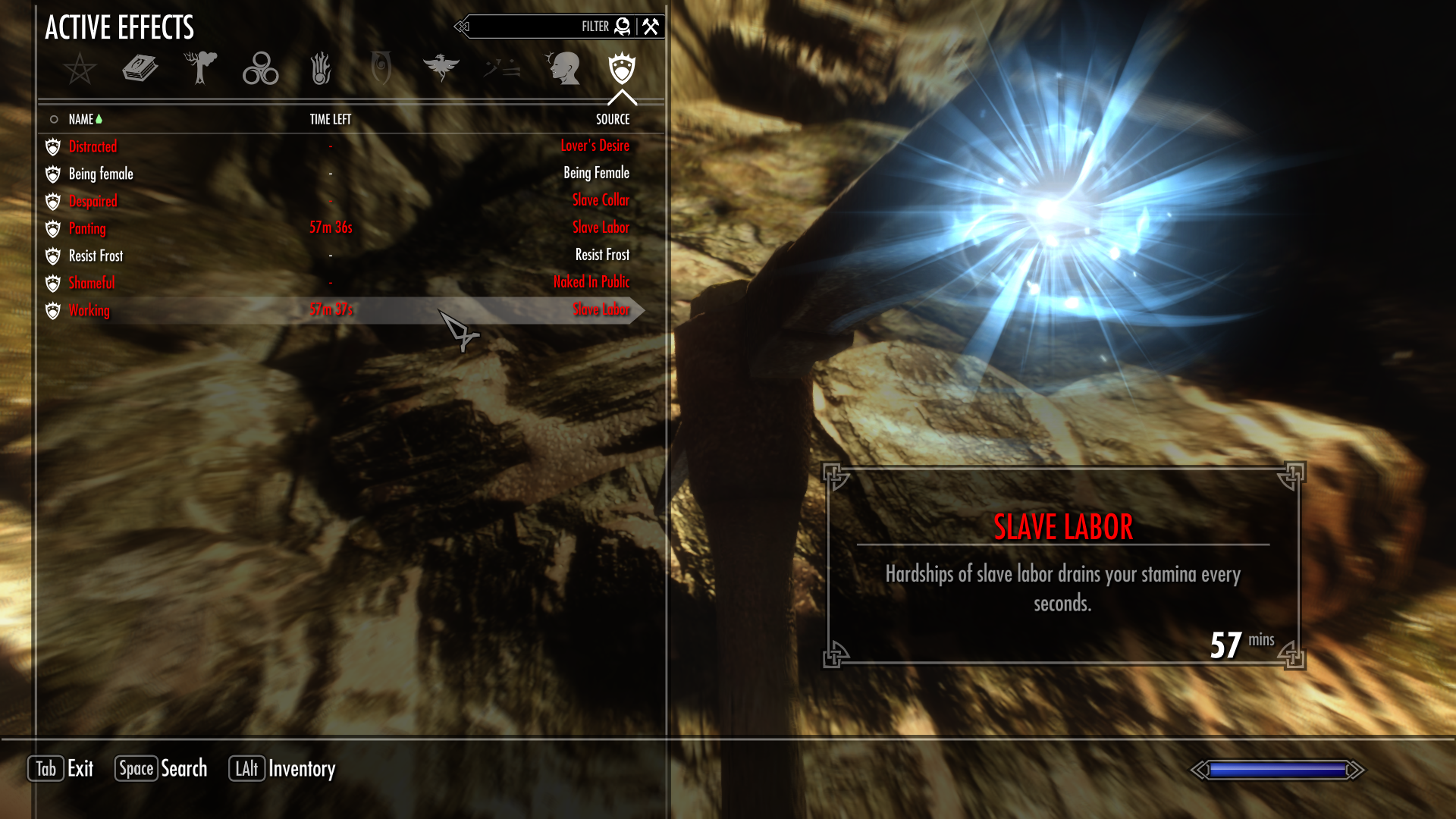Sort effects by Time Left header
Image resolution: width=1456 pixels, height=819 pixels.
[x=330, y=119]
